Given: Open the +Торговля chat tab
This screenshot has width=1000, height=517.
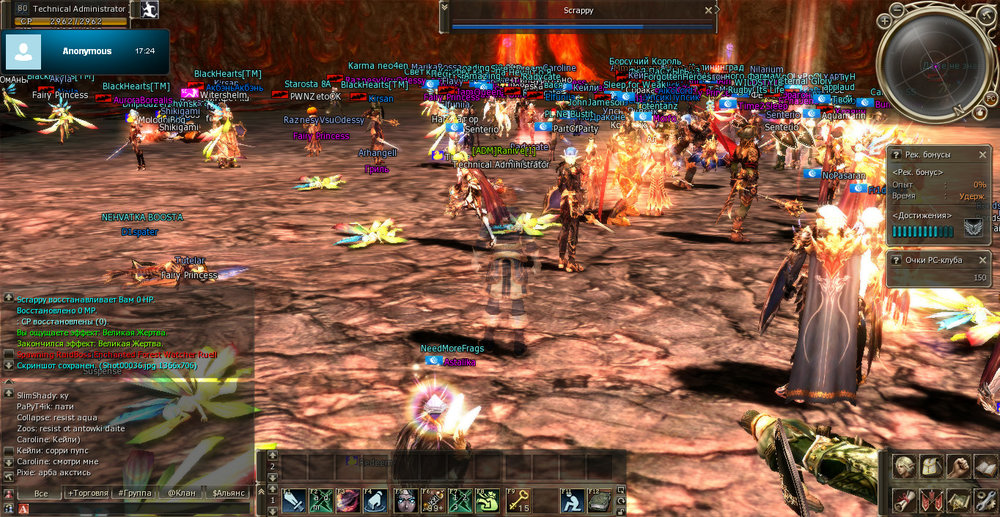Looking at the screenshot, I should pyautogui.click(x=86, y=493).
